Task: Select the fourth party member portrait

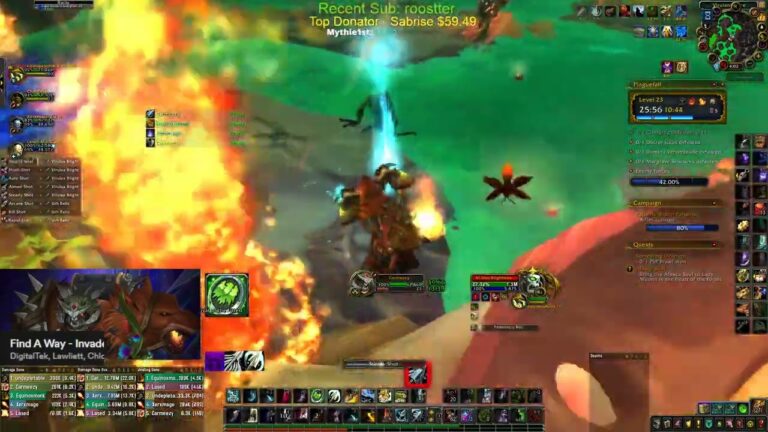Action: (x=17, y=150)
